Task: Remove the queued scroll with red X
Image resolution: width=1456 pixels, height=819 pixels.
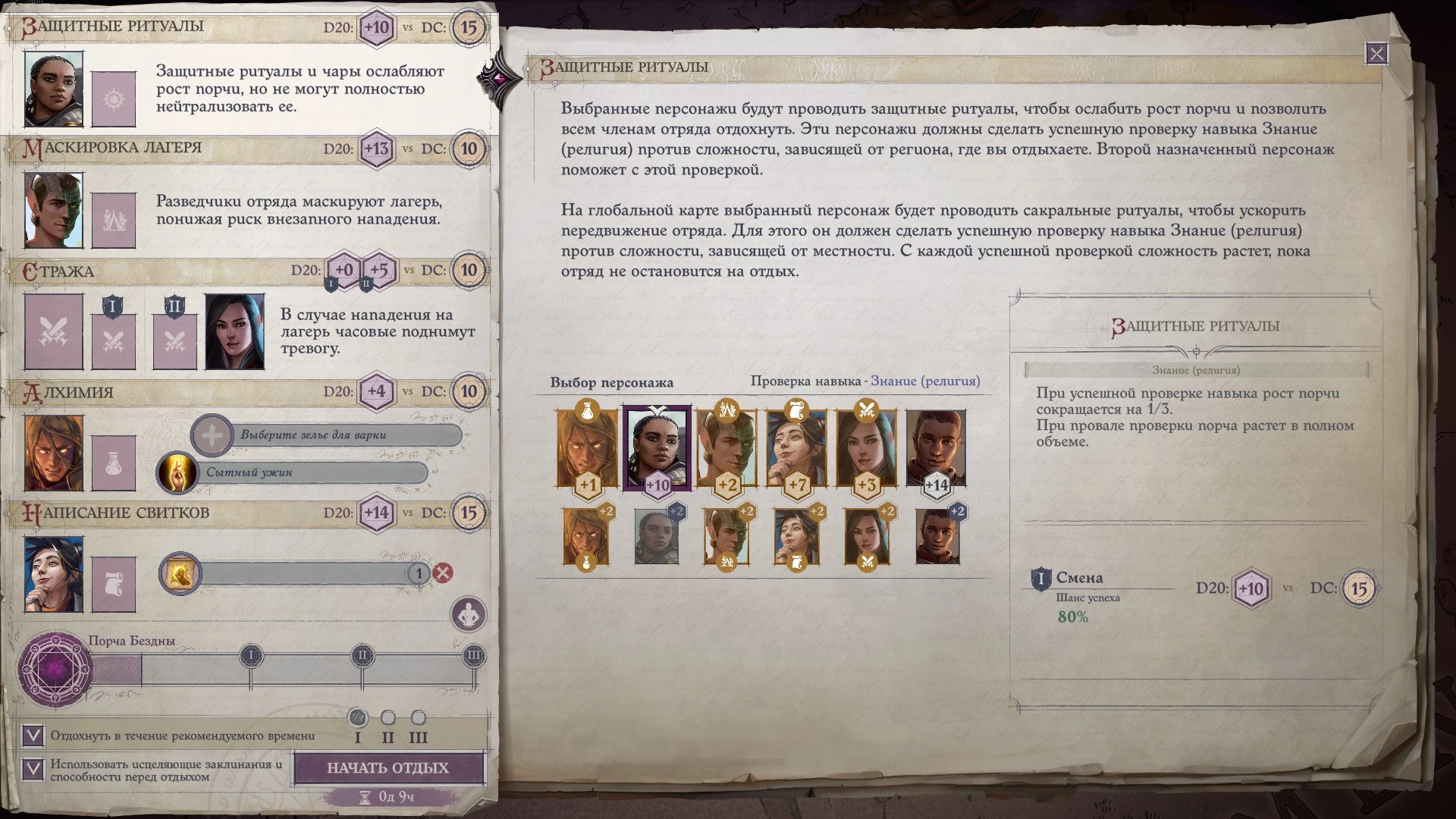Action: [443, 573]
